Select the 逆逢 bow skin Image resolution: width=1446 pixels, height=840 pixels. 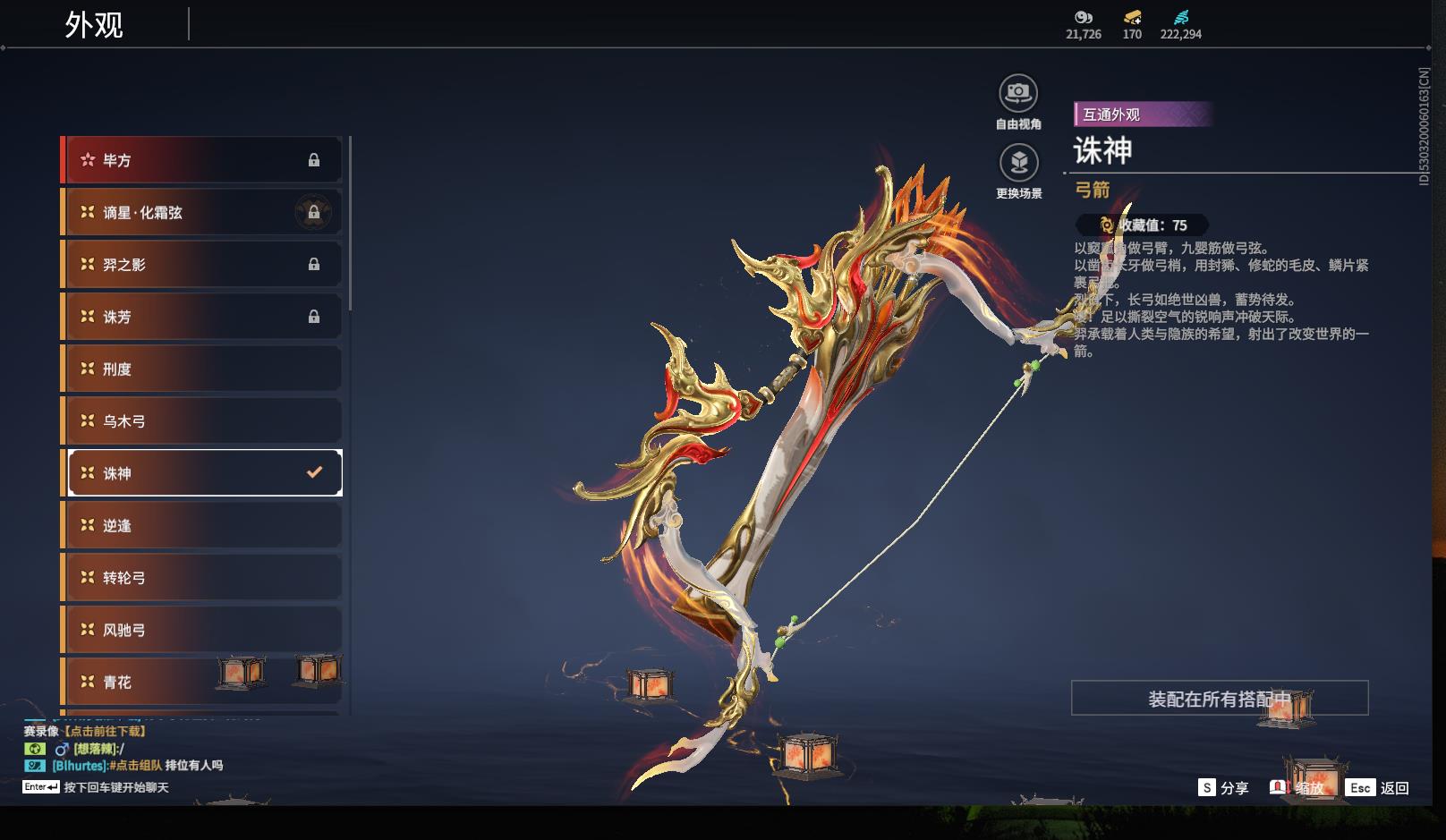(x=201, y=525)
